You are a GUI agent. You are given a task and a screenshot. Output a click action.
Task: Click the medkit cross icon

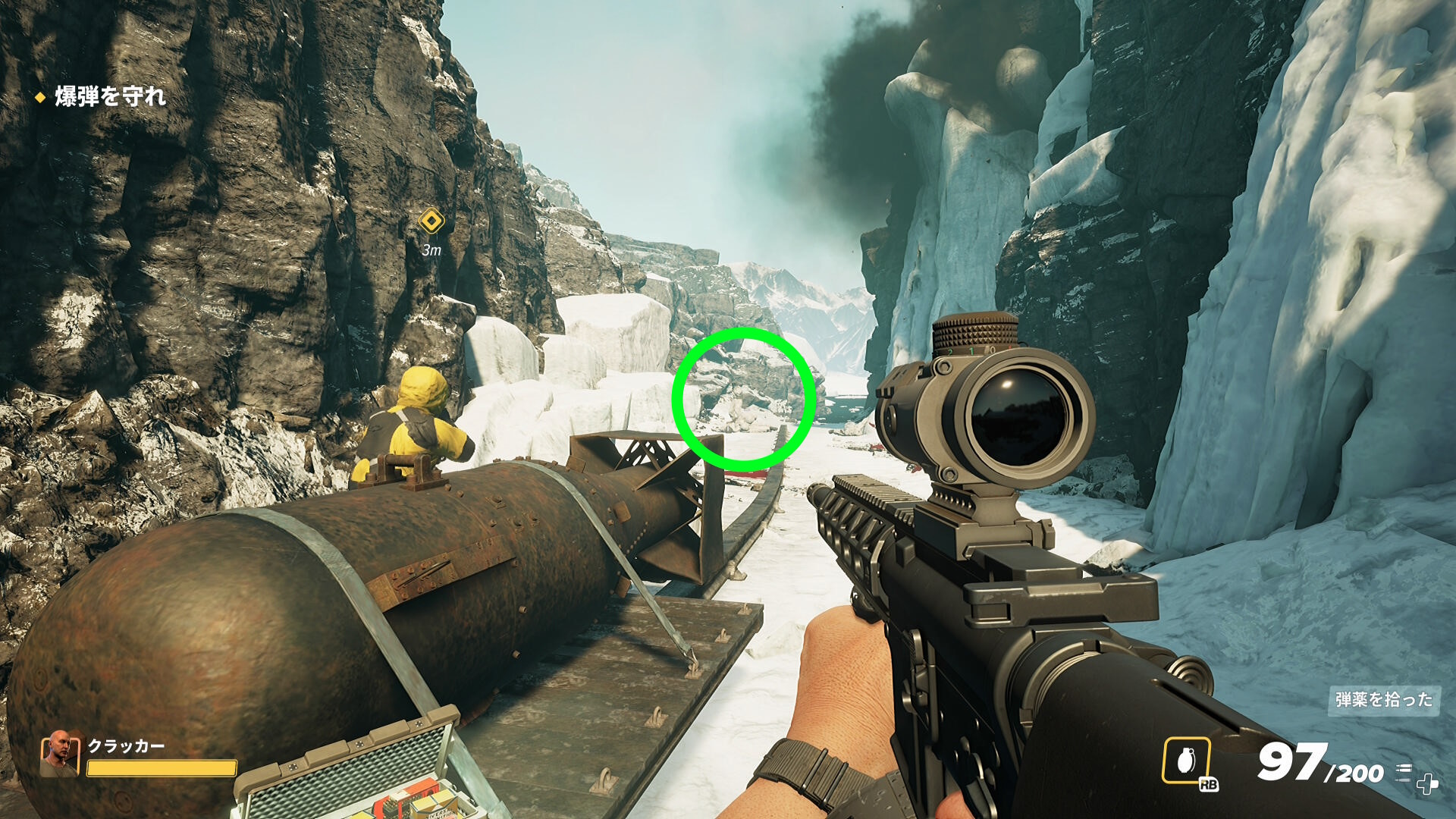point(1427,783)
